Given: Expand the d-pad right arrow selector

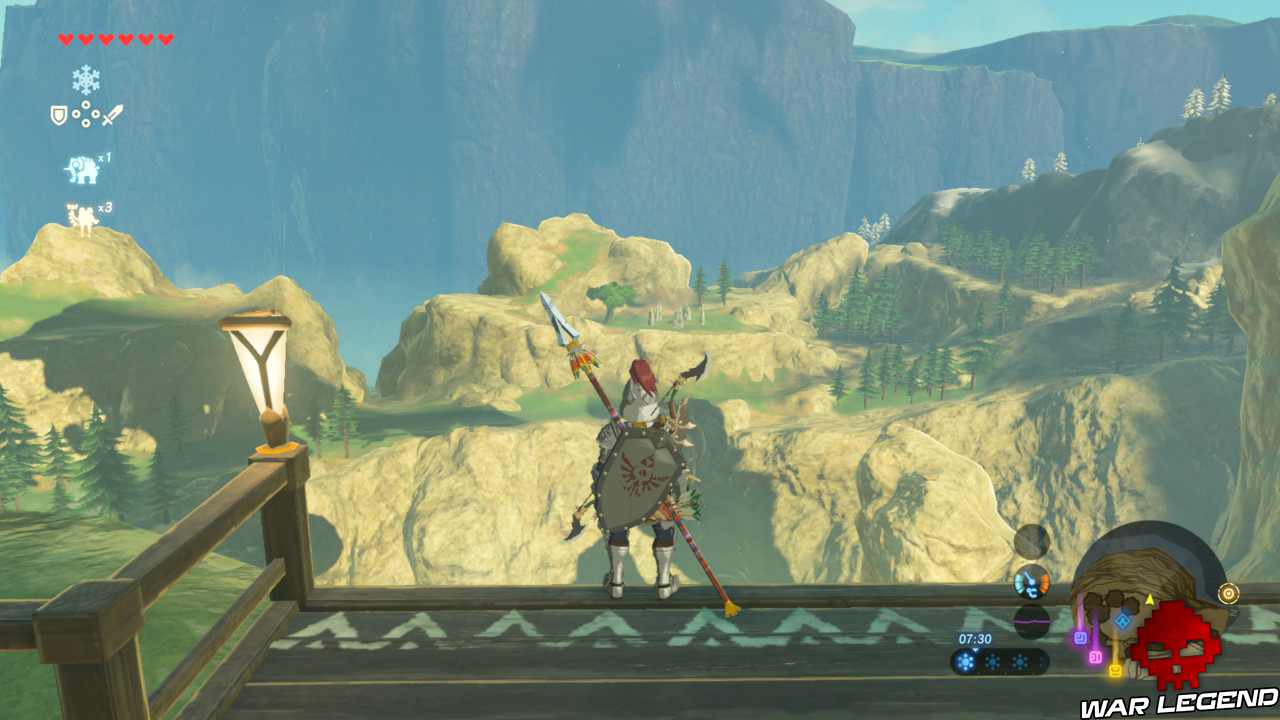Looking at the screenshot, I should [96, 114].
